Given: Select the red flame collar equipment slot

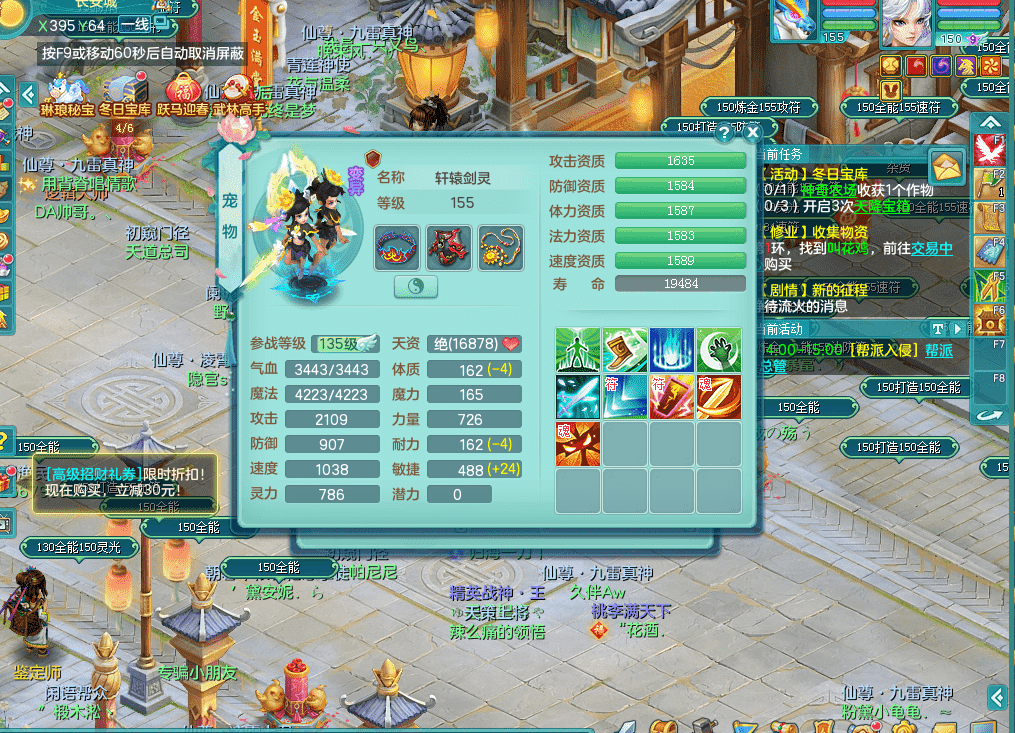Looking at the screenshot, I should (x=397, y=248).
